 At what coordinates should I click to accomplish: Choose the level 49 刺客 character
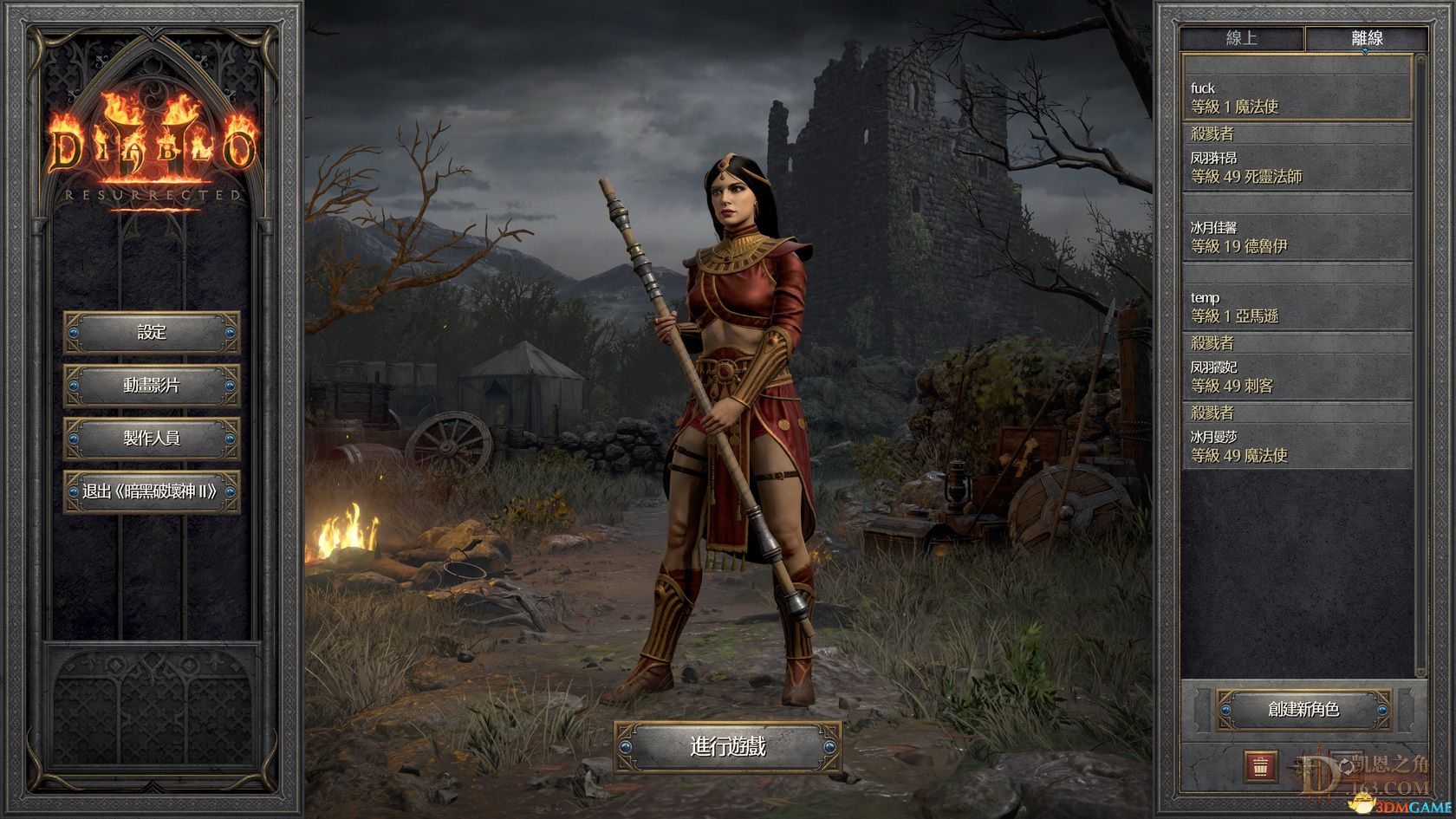[1297, 376]
